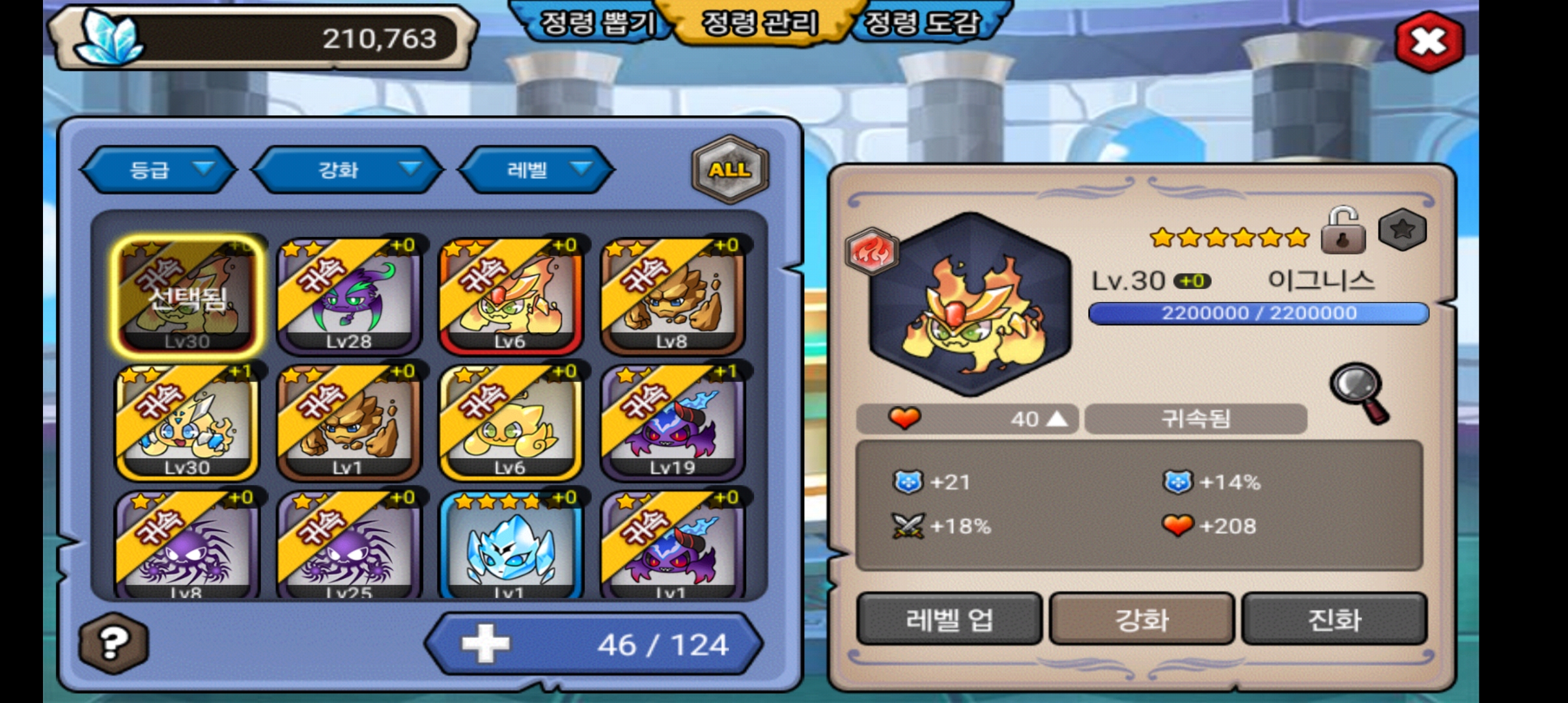Select the Lv19 dark purple crab spirit
1568x703 pixels.
(x=672, y=422)
